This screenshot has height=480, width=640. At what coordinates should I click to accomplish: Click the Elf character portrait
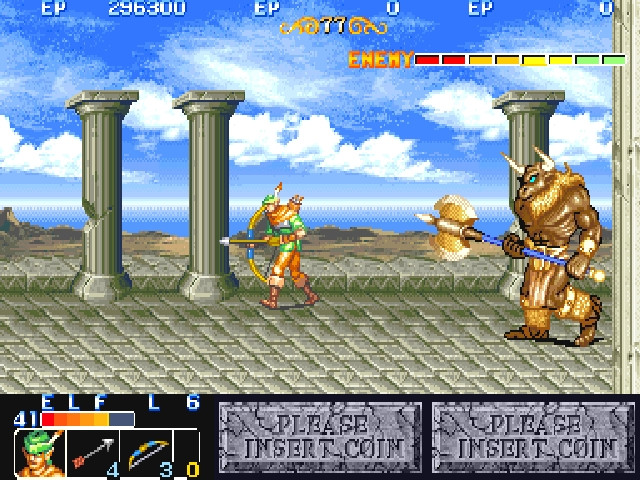(x=38, y=453)
